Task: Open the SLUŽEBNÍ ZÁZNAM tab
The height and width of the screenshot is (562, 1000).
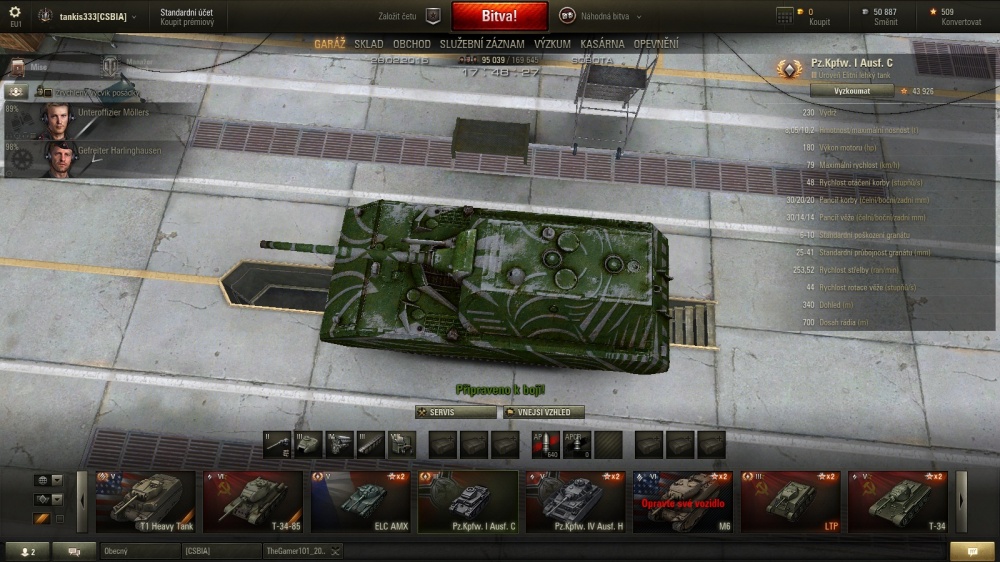Action: [482, 44]
